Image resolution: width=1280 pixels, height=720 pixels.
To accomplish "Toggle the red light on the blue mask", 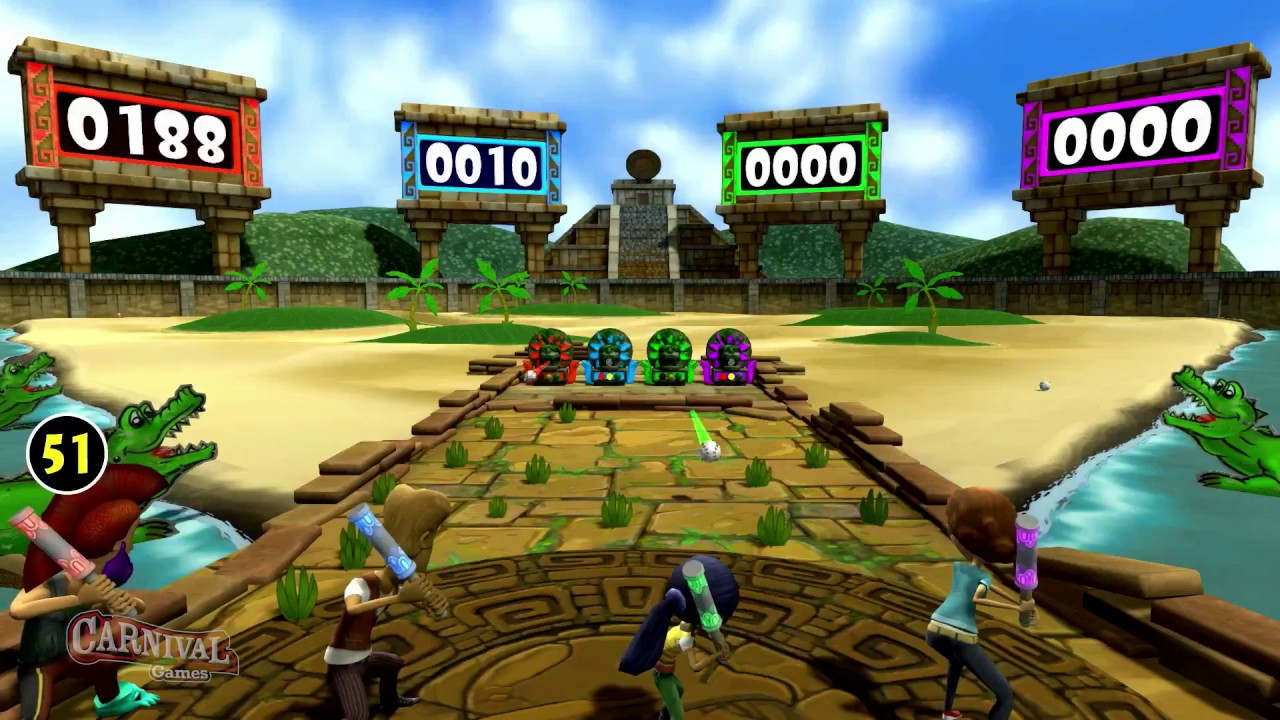I will 601,375.
